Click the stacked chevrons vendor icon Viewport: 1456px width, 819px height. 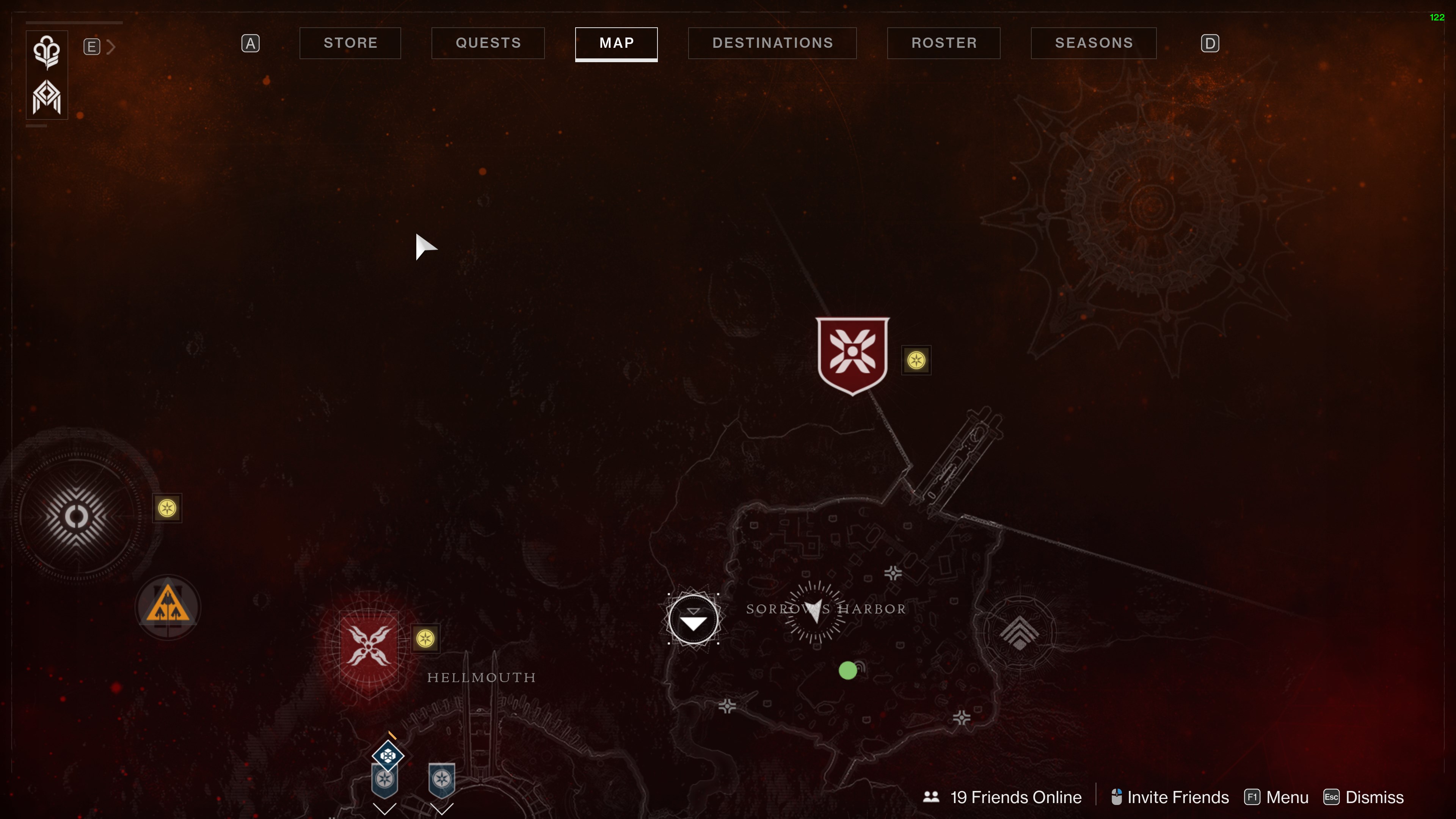click(x=1019, y=631)
